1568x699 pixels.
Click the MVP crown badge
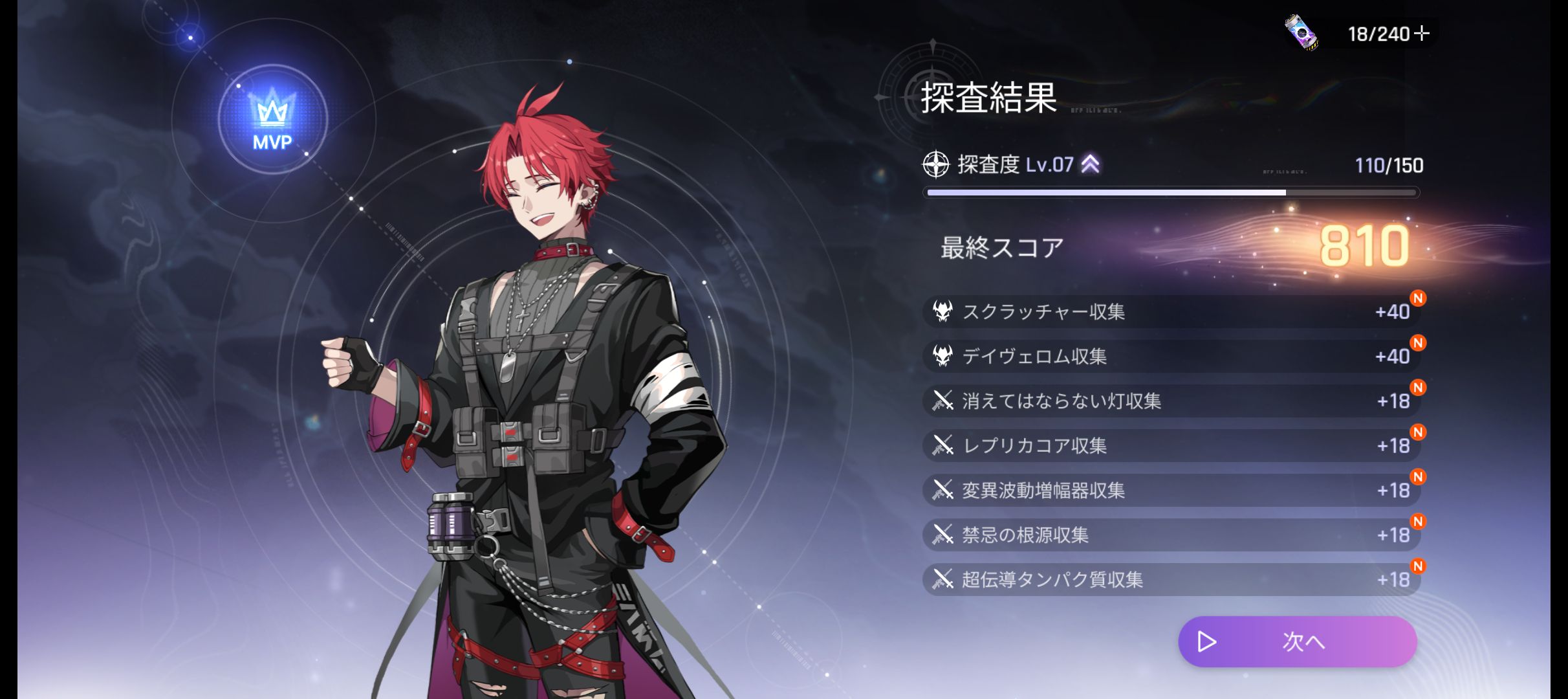click(x=272, y=120)
